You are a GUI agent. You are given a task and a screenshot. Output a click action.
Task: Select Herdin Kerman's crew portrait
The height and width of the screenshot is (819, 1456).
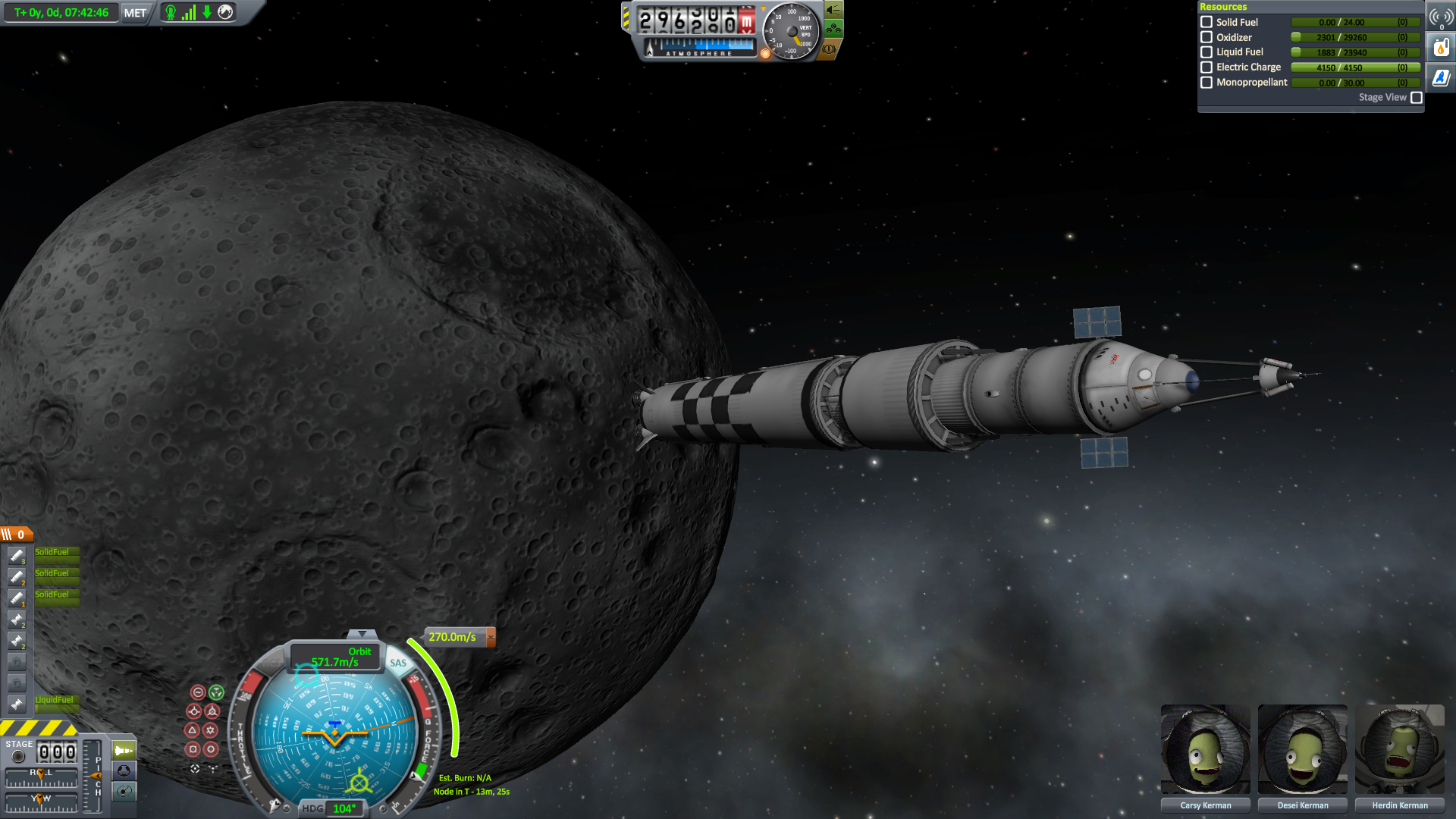(x=1399, y=750)
